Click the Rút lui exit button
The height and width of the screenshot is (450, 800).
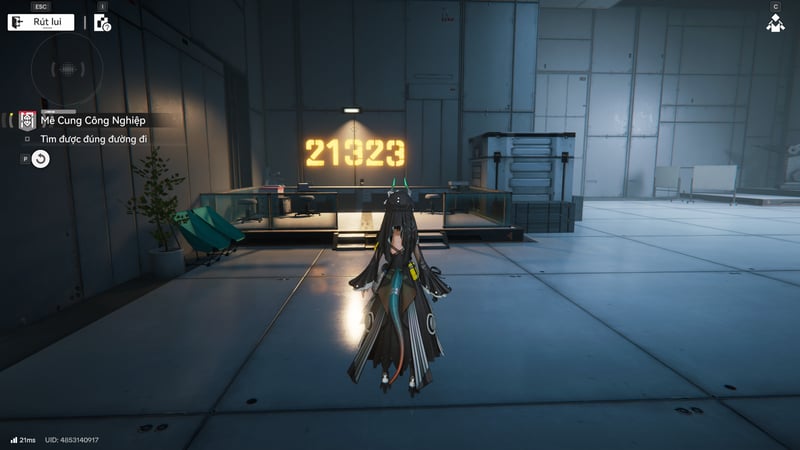(x=41, y=22)
